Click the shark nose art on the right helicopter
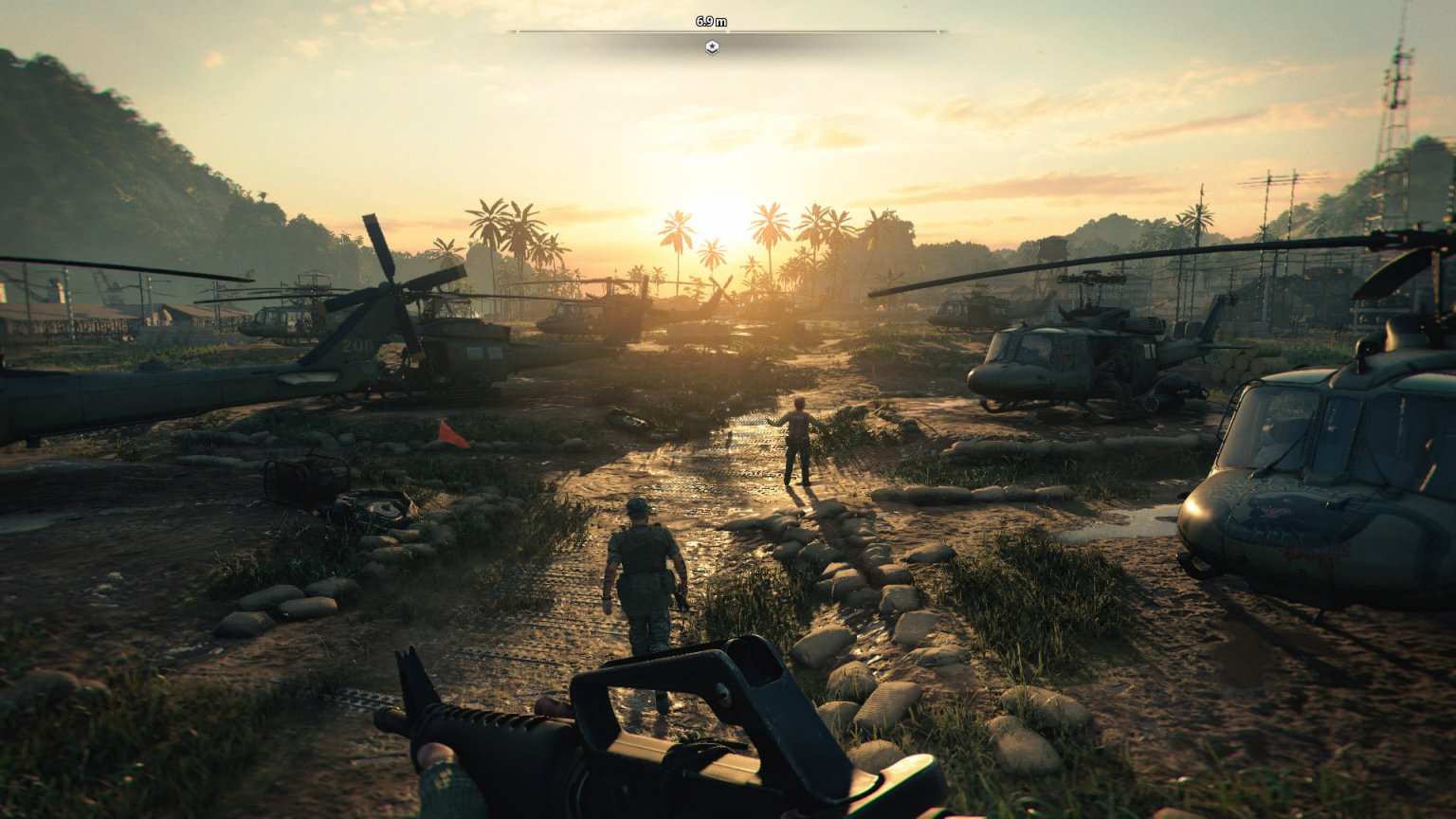The width and height of the screenshot is (1456, 819). tap(1275, 512)
